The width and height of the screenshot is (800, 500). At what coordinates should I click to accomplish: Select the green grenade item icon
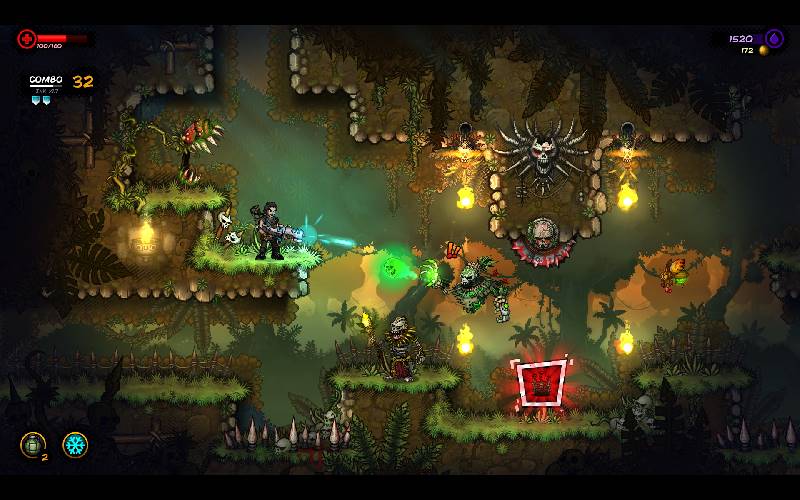coord(32,445)
